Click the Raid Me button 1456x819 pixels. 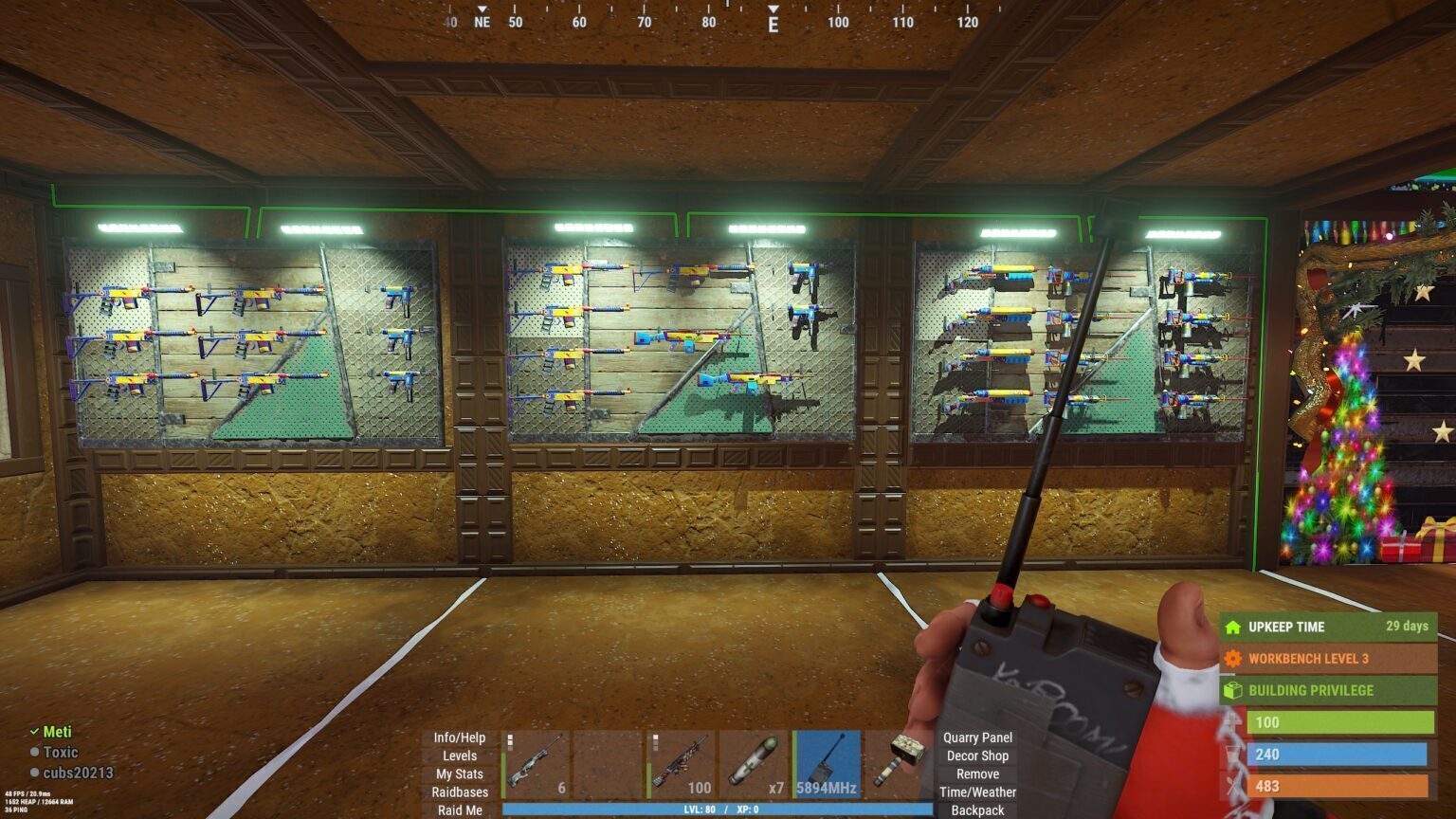tap(460, 810)
